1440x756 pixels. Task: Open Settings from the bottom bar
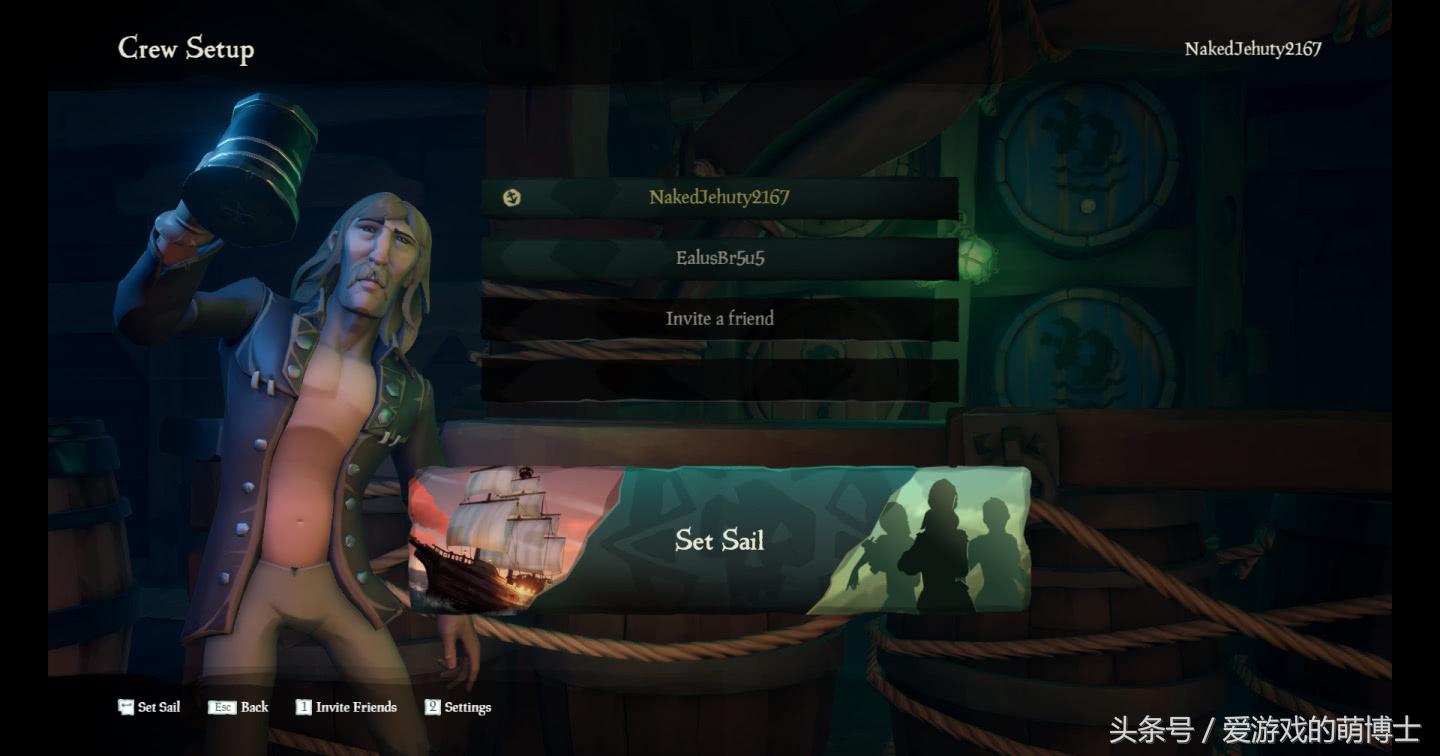click(x=458, y=707)
